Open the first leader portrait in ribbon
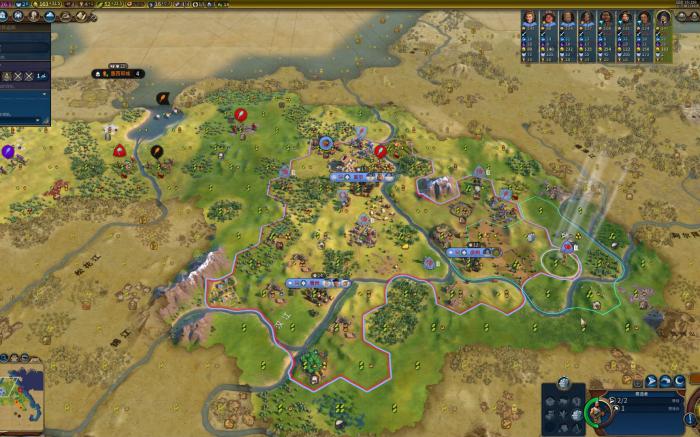This screenshot has height=437, width=700. [528, 19]
